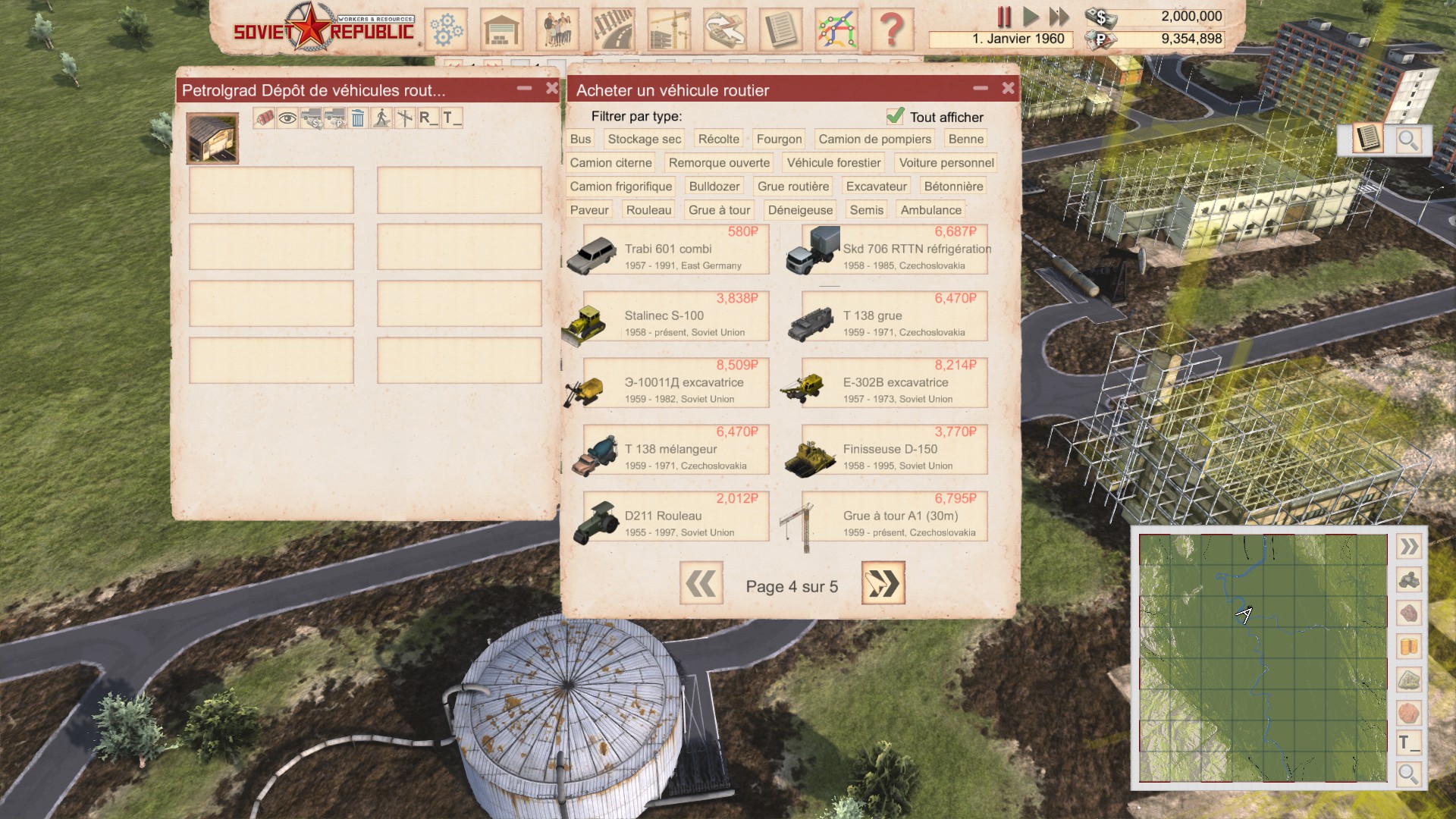The height and width of the screenshot is (819, 1456).
Task: Toggle the Tout afficher checkbox
Action: (x=896, y=116)
